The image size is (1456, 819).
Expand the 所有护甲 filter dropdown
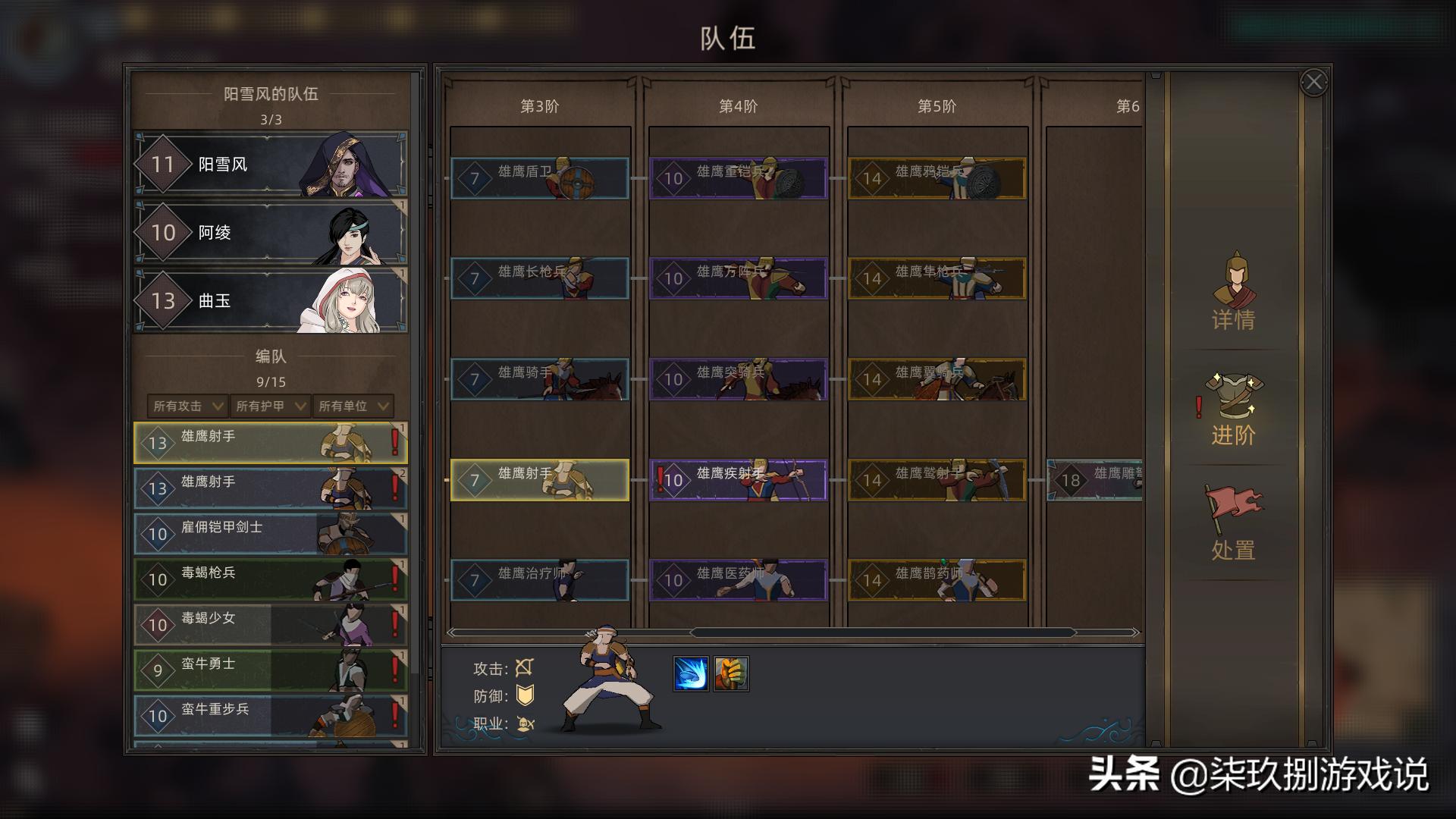[269, 406]
